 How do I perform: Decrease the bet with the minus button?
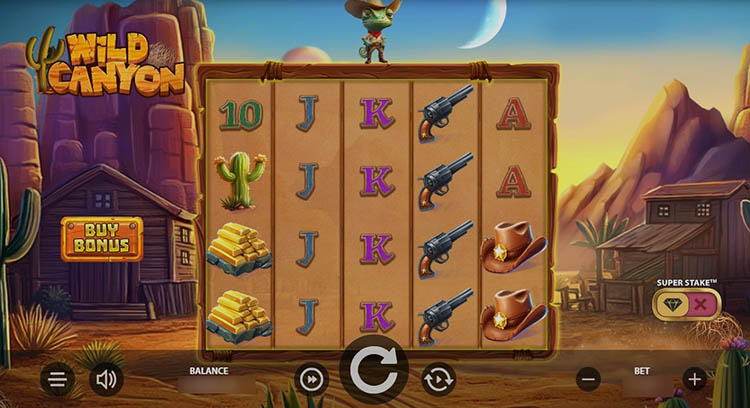[x=589, y=379]
